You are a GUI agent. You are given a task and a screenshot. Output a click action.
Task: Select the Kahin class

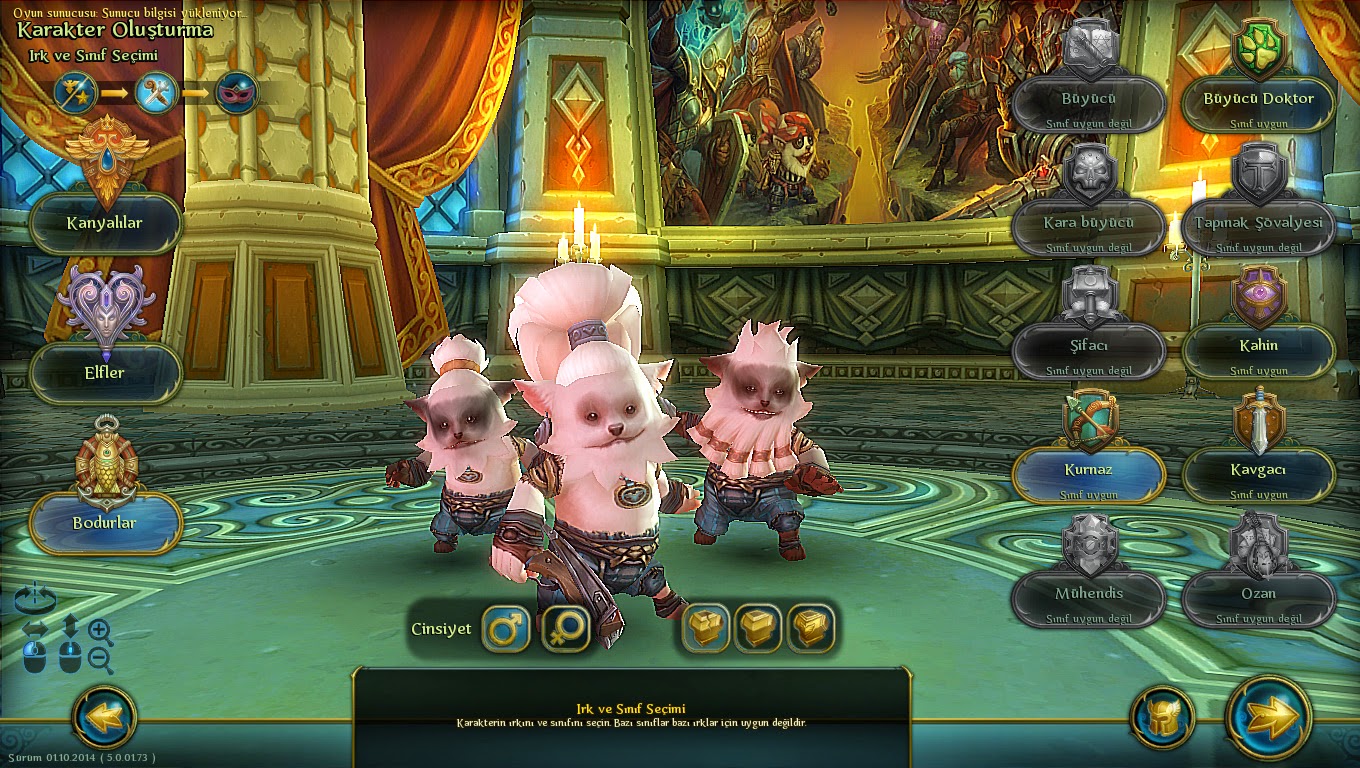coord(1259,350)
